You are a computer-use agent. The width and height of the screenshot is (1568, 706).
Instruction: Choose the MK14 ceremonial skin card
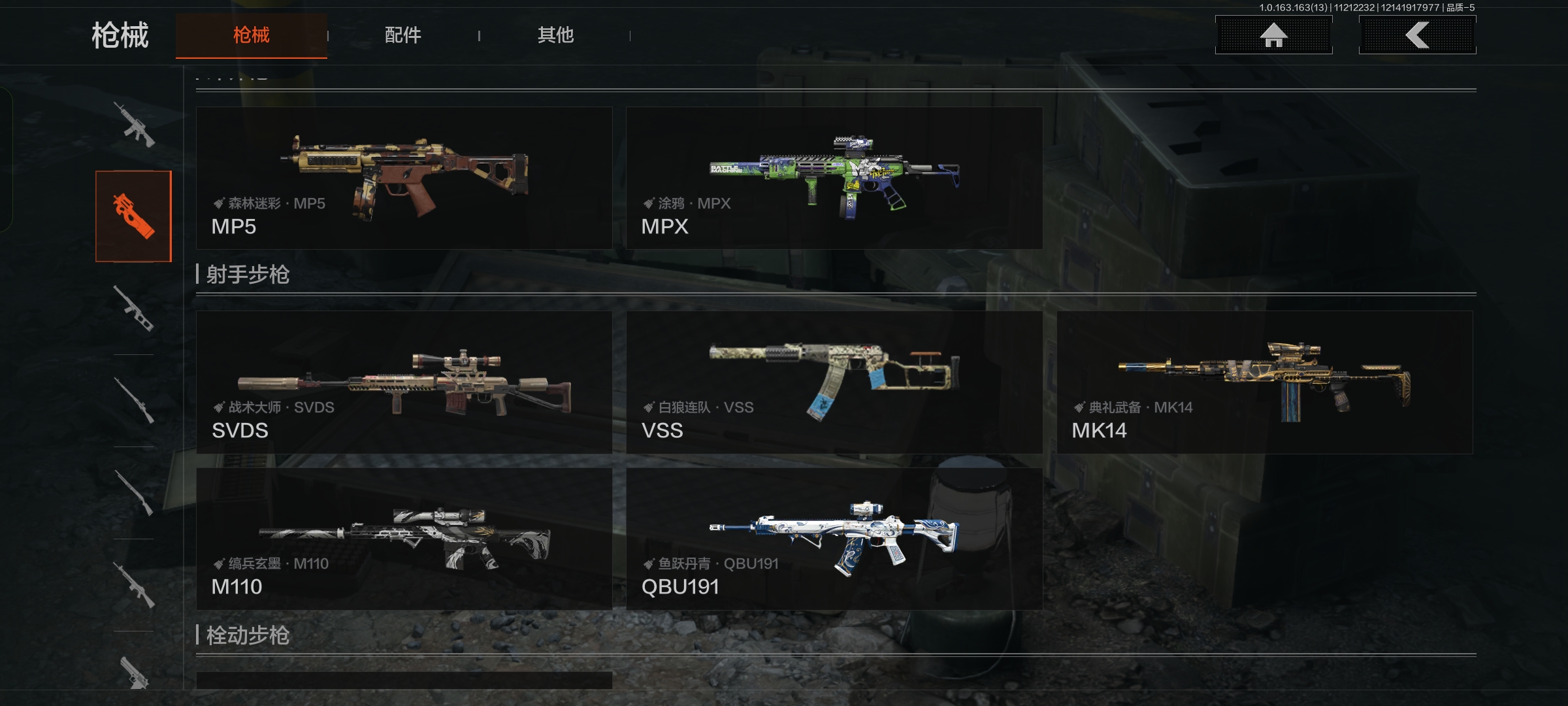(x=1264, y=382)
